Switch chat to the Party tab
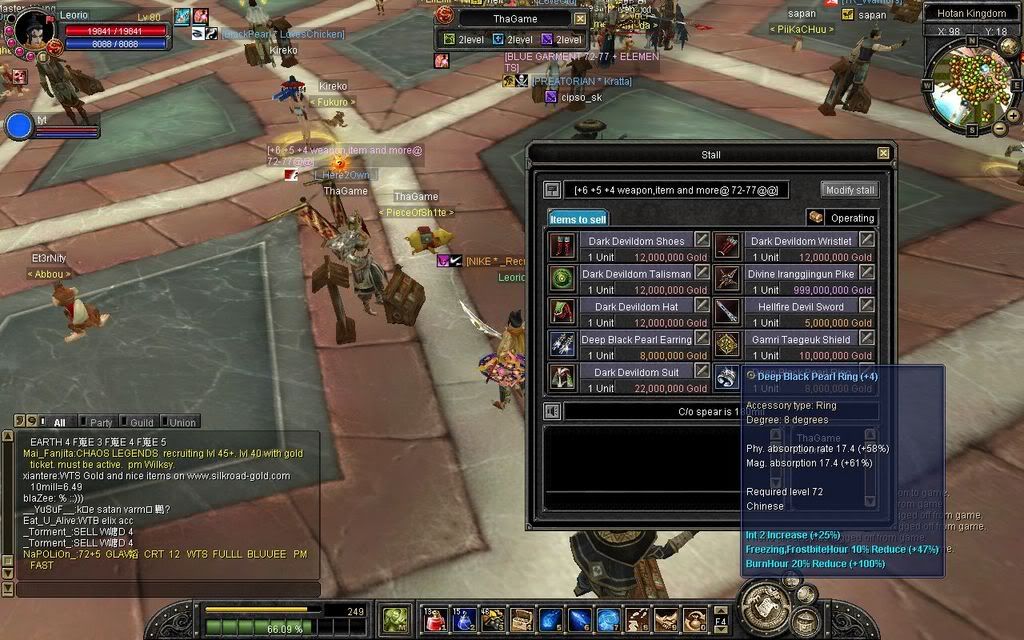This screenshot has width=1024, height=640. [x=101, y=423]
